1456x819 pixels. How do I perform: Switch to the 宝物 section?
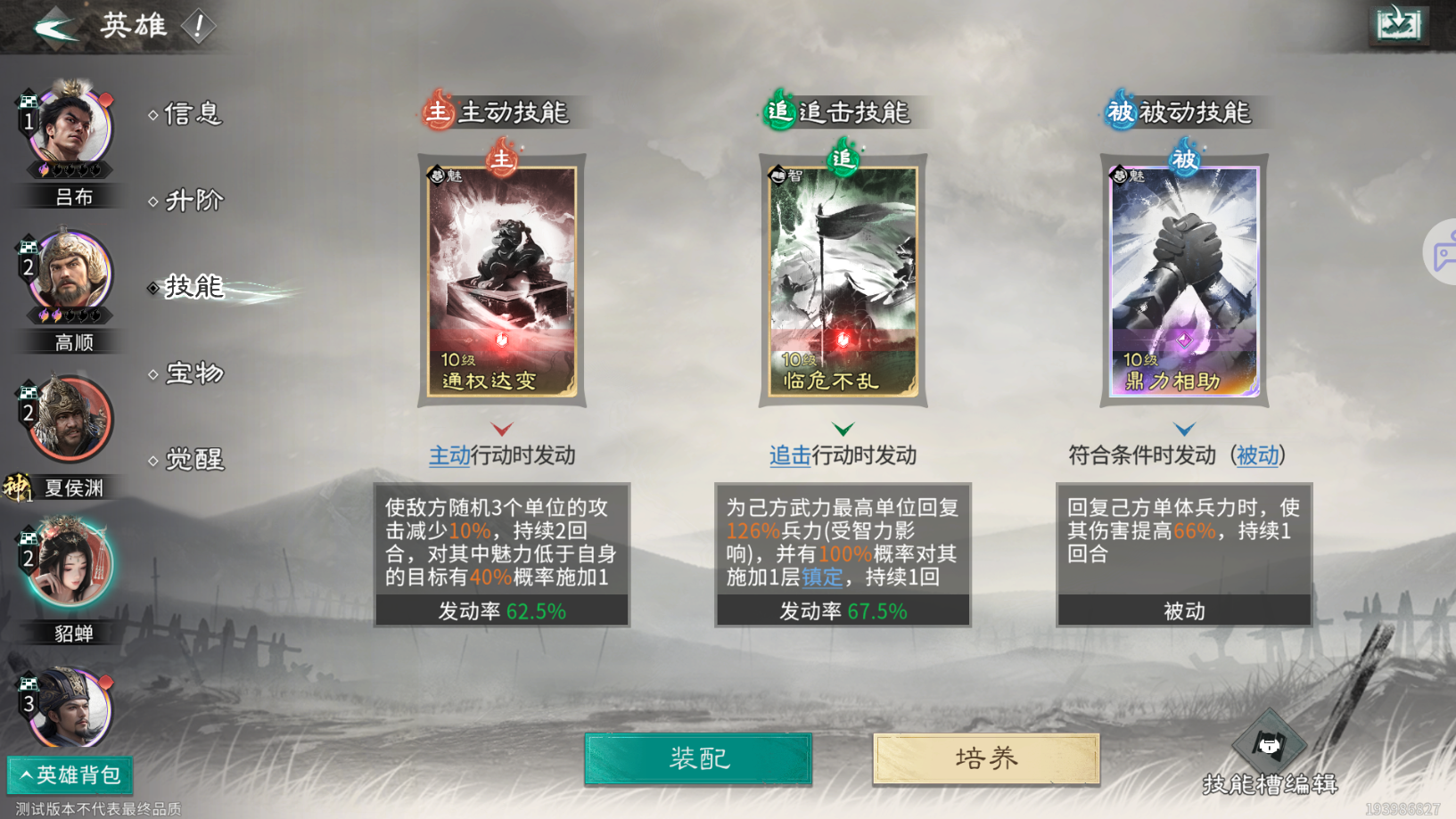click(189, 373)
